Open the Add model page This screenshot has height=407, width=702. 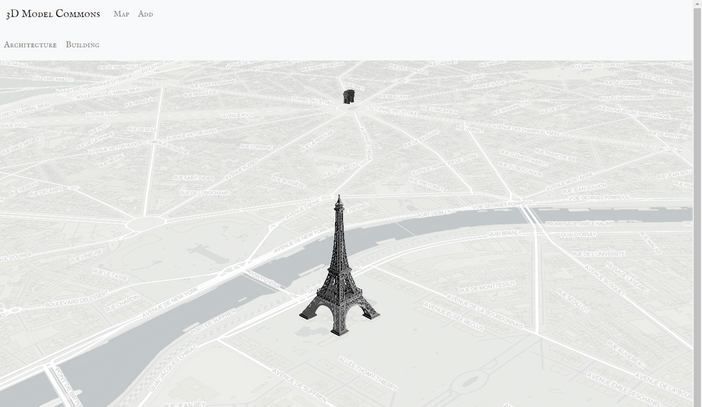click(146, 14)
